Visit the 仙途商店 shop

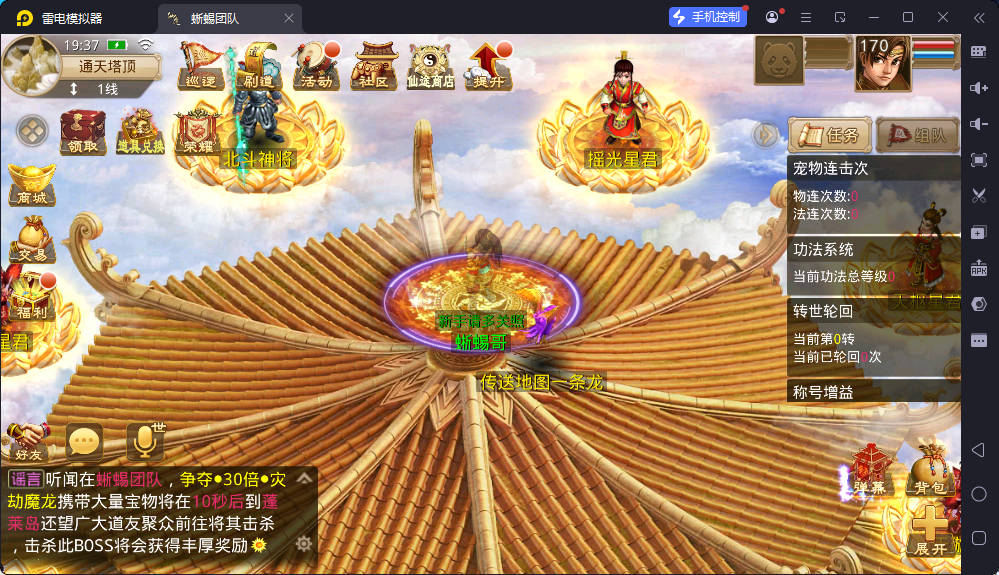[431, 66]
